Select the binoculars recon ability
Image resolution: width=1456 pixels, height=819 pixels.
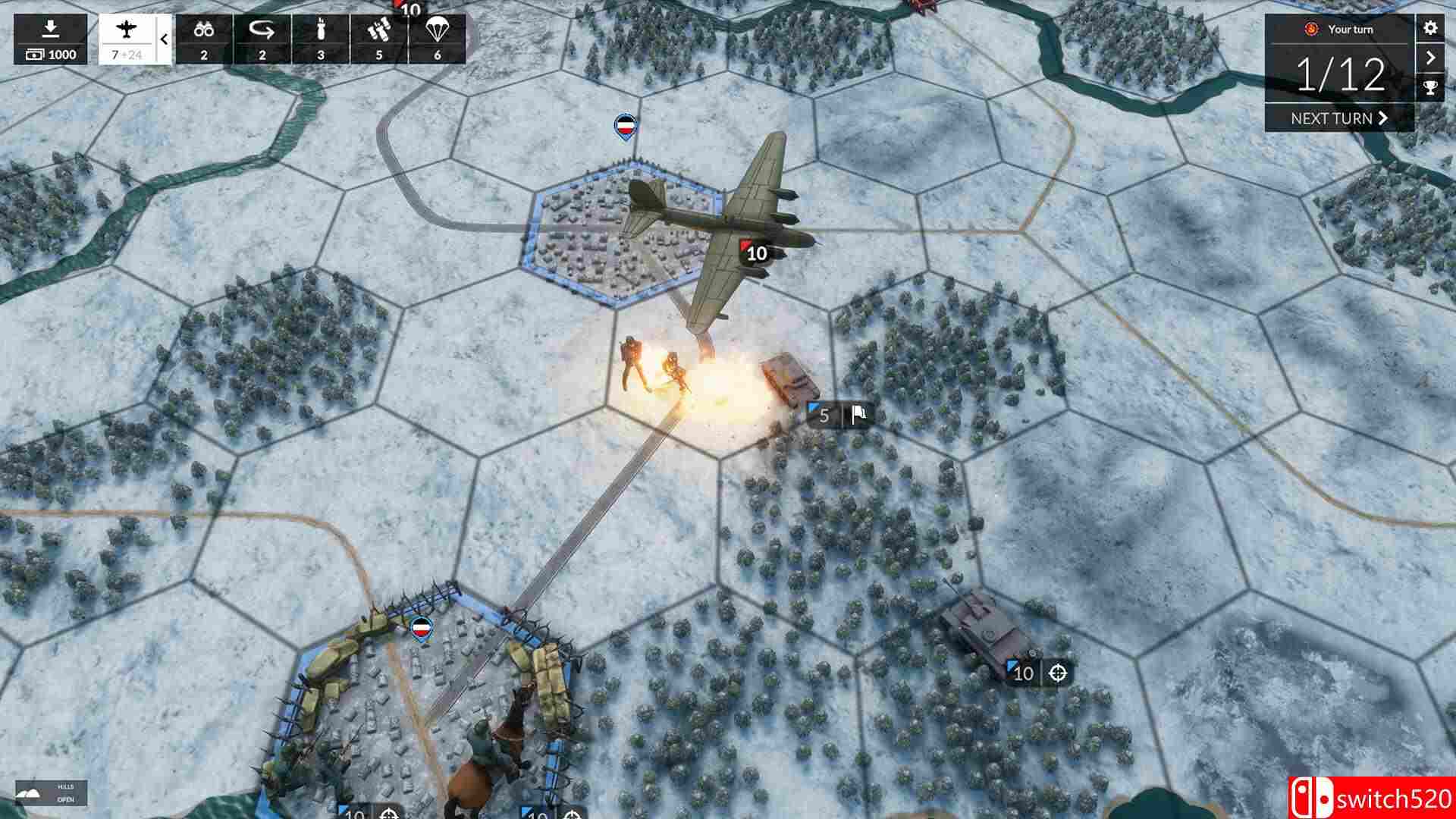(205, 34)
